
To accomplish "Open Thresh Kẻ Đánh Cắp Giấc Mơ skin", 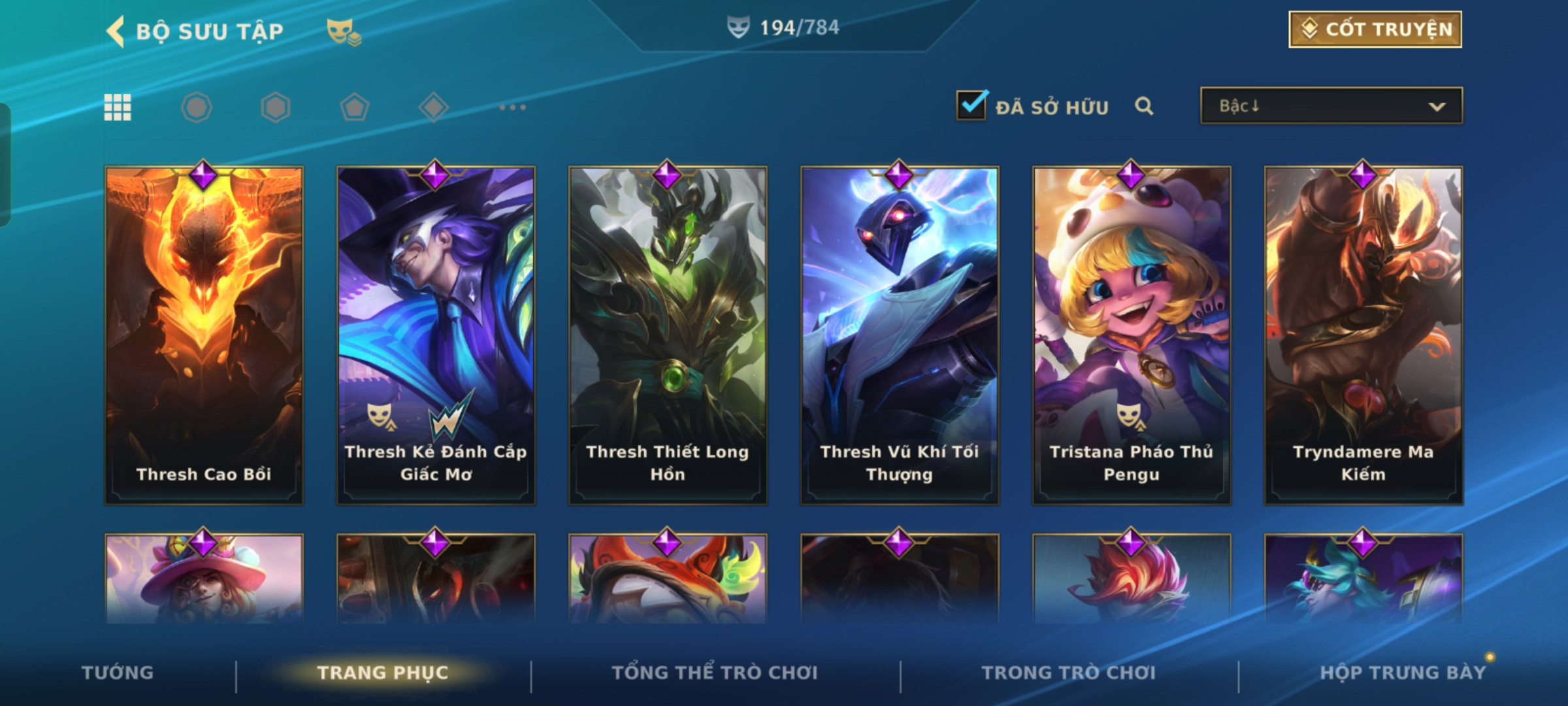I will click(x=436, y=335).
